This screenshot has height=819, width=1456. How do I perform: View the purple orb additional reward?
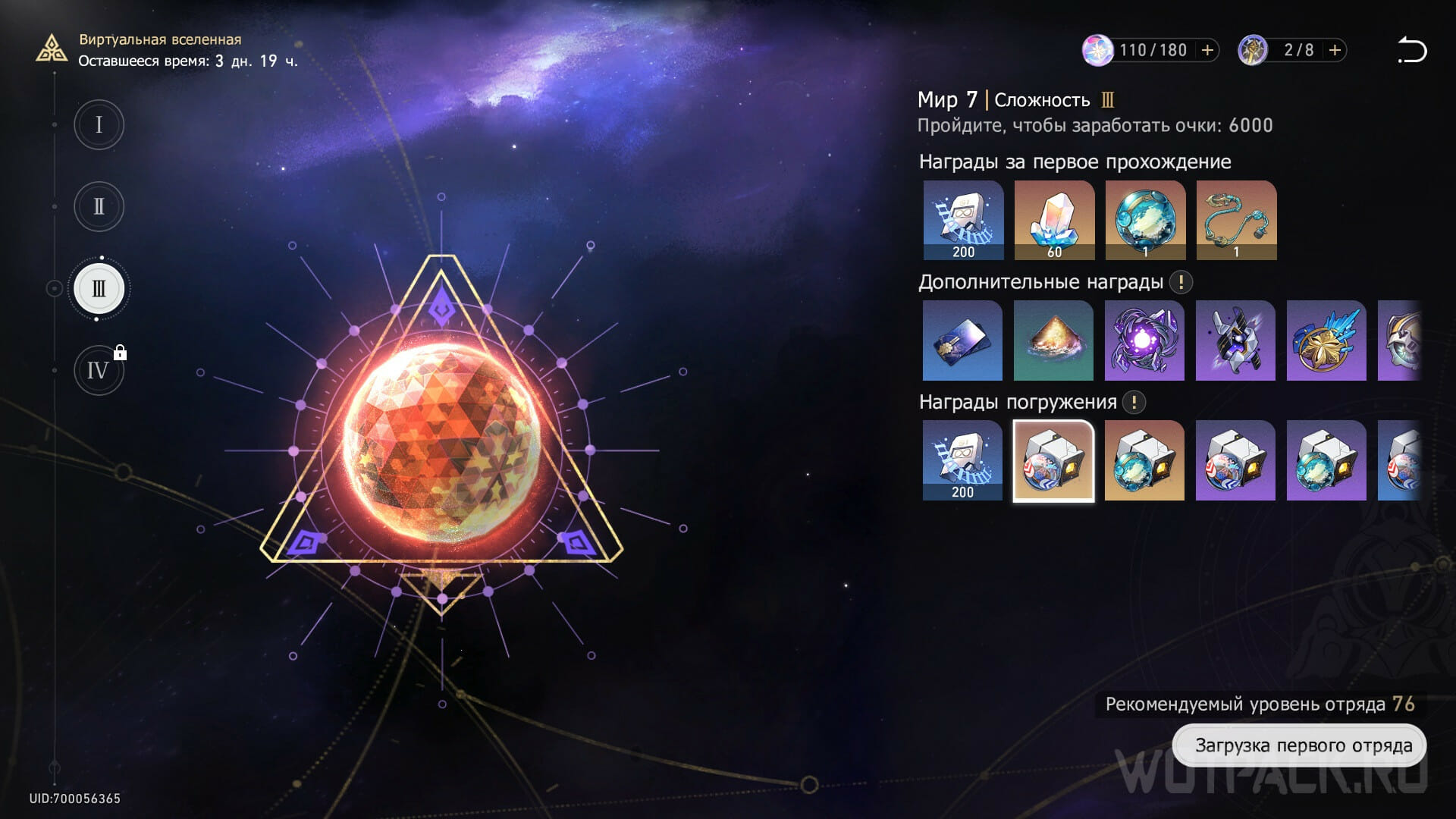pos(1144,340)
